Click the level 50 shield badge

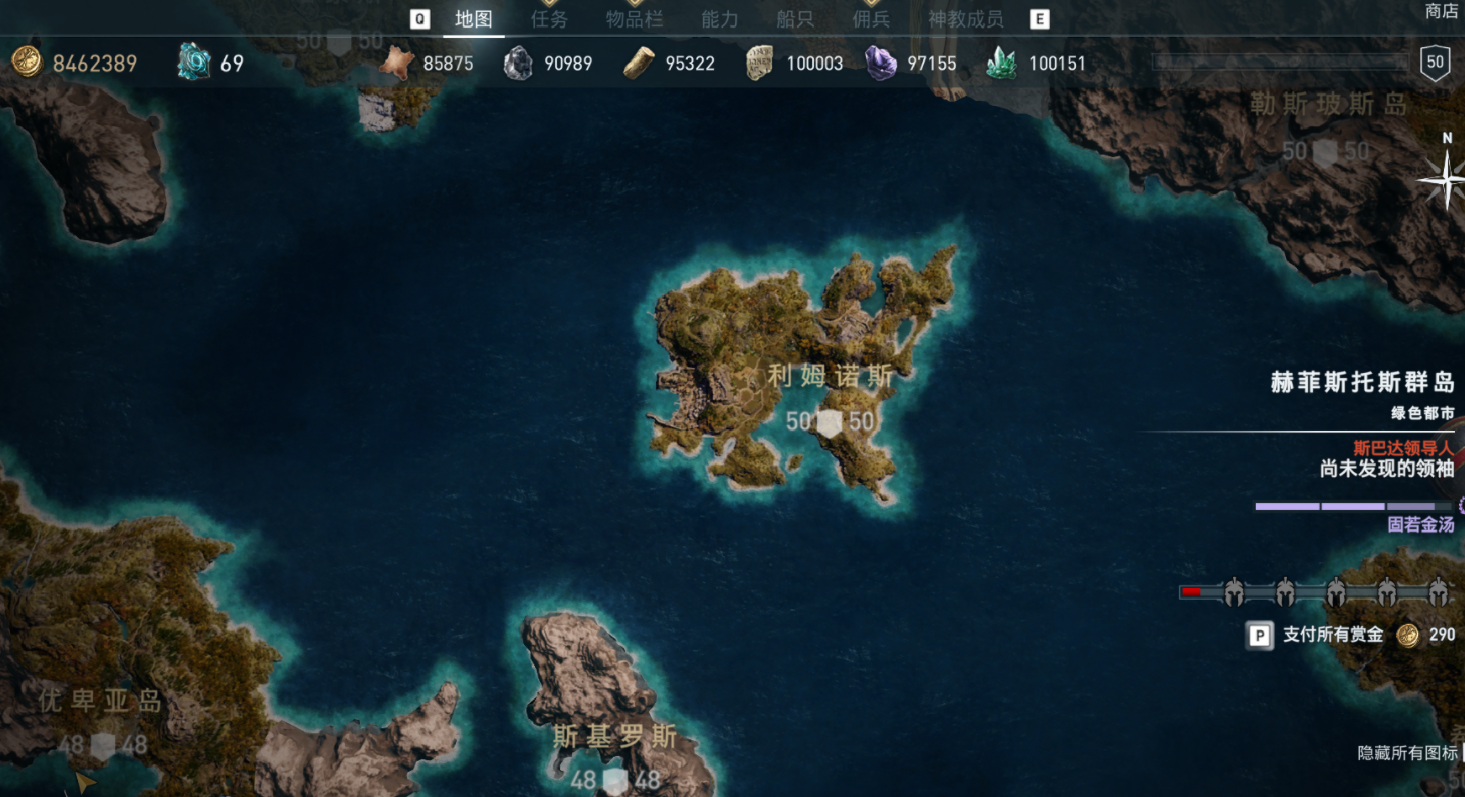(x=1435, y=62)
